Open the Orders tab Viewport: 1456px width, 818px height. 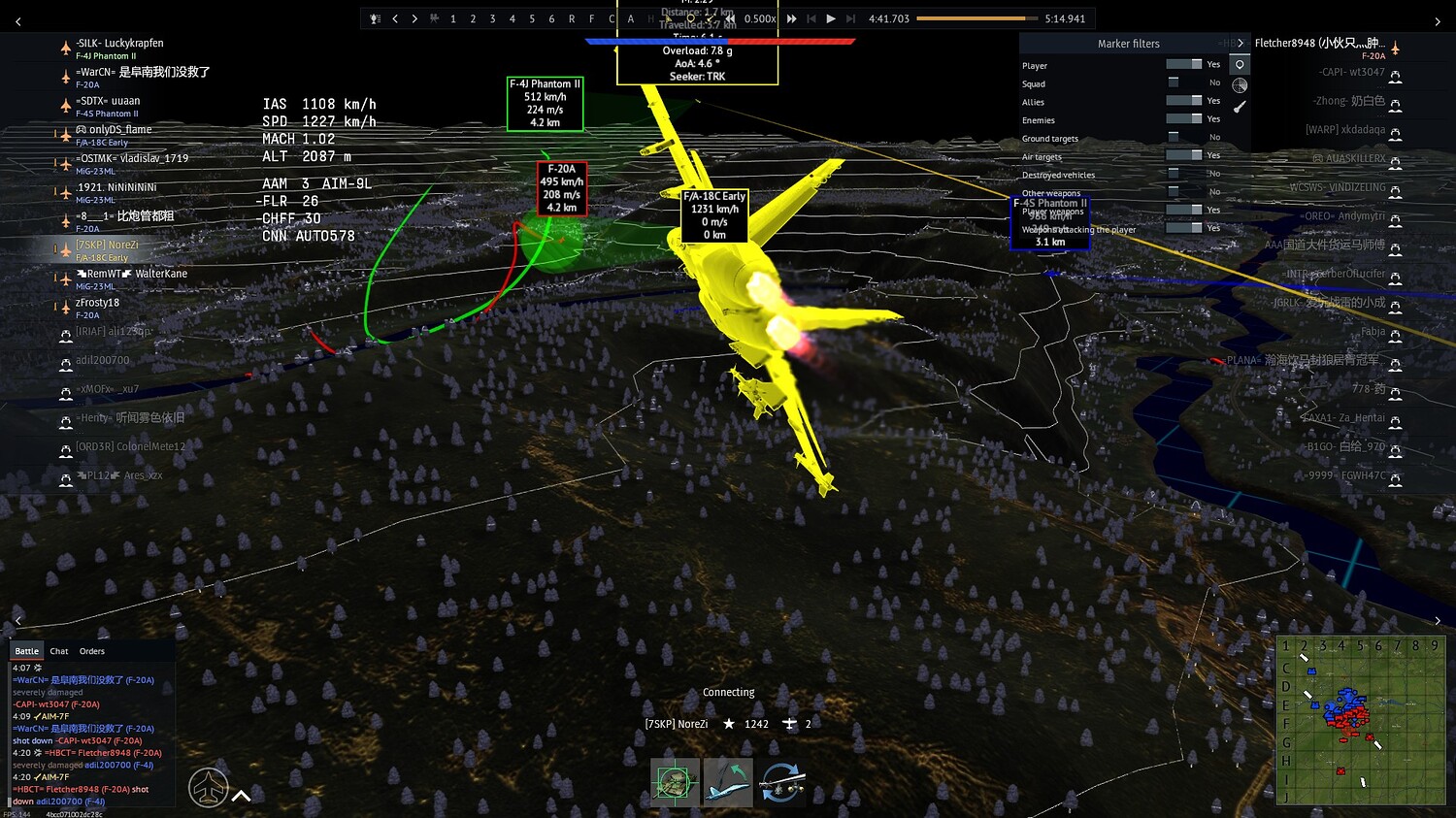pyautogui.click(x=91, y=650)
